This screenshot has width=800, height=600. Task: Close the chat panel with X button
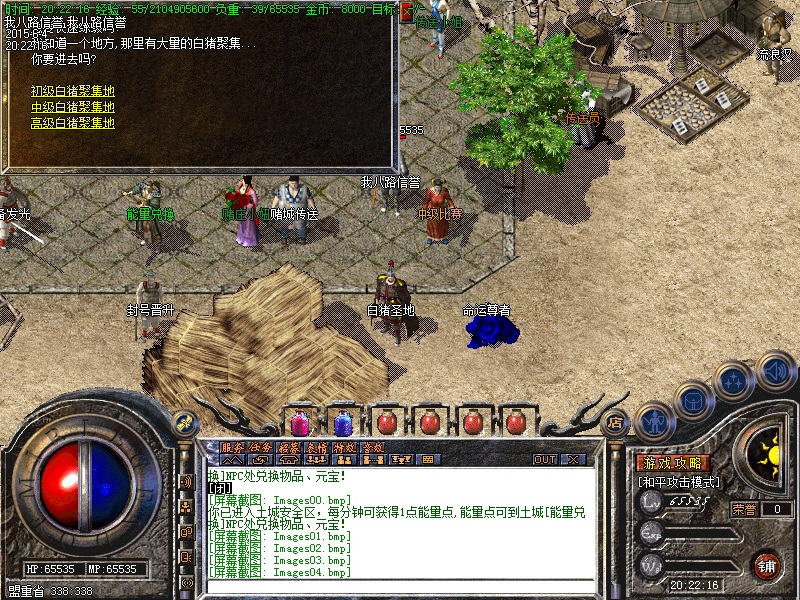pos(574,460)
